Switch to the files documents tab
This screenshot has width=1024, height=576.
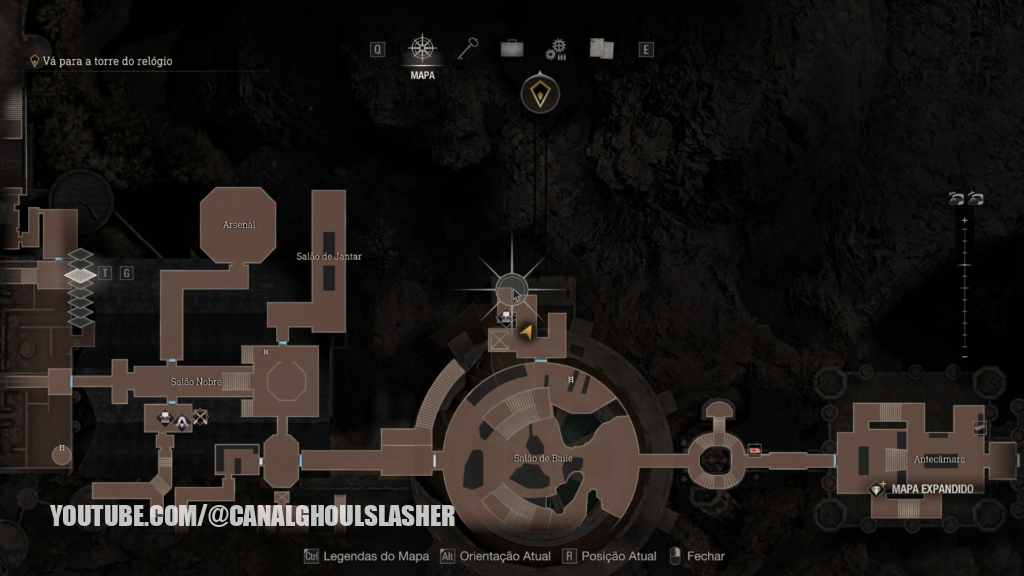[601, 48]
